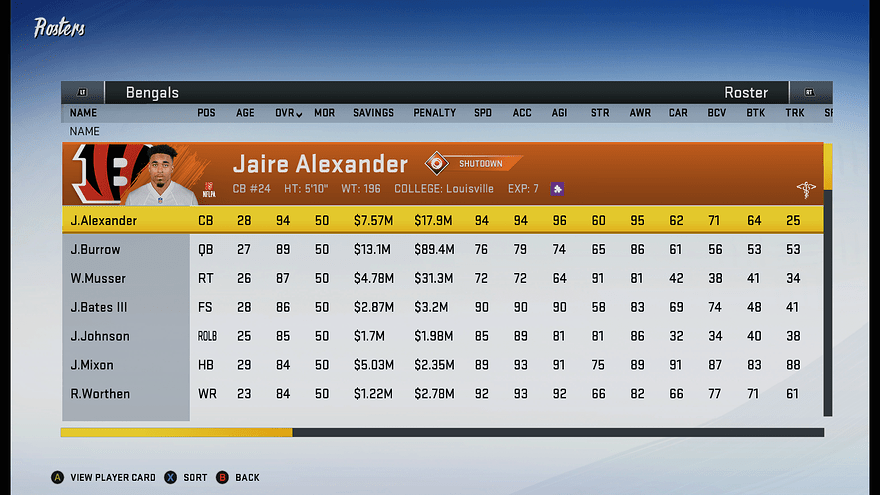Select the J.Alexander roster row
Image resolution: width=880 pixels, height=495 pixels.
pos(104,220)
